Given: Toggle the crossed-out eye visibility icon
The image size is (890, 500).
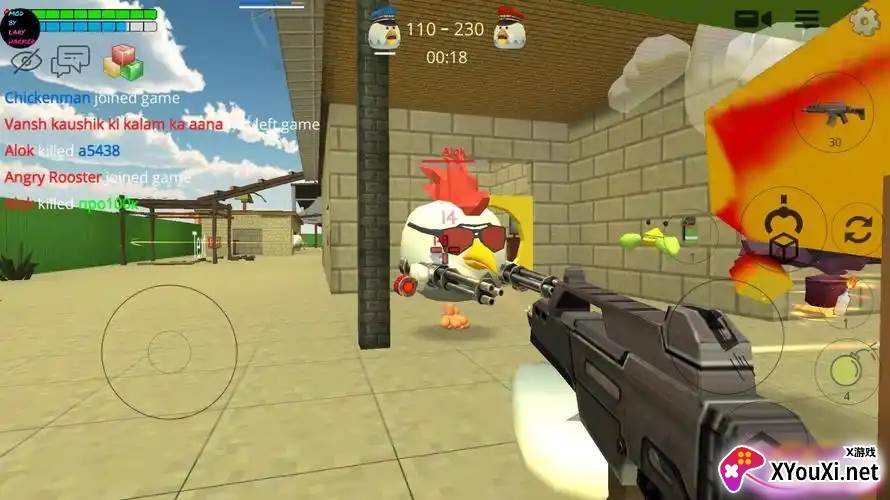Looking at the screenshot, I should (x=27, y=61).
